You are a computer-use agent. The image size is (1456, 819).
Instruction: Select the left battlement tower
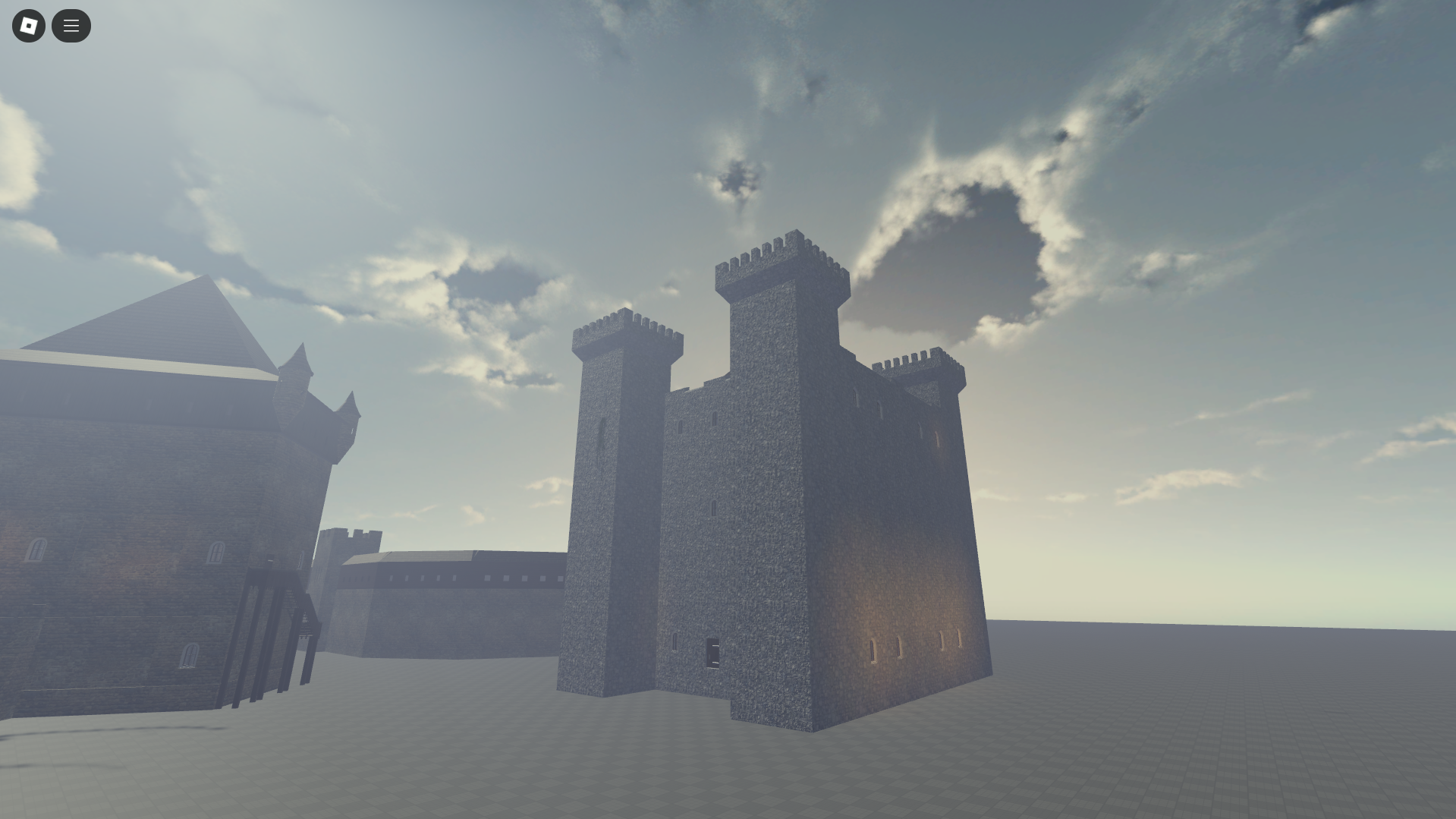tap(622, 493)
